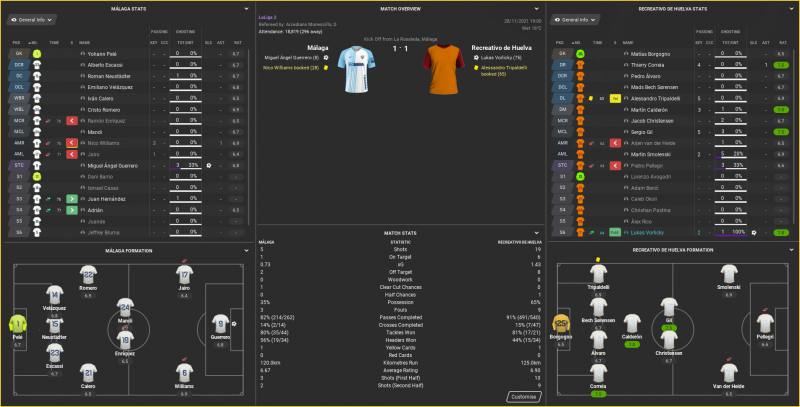Click the Customise button under match stats

point(525,397)
